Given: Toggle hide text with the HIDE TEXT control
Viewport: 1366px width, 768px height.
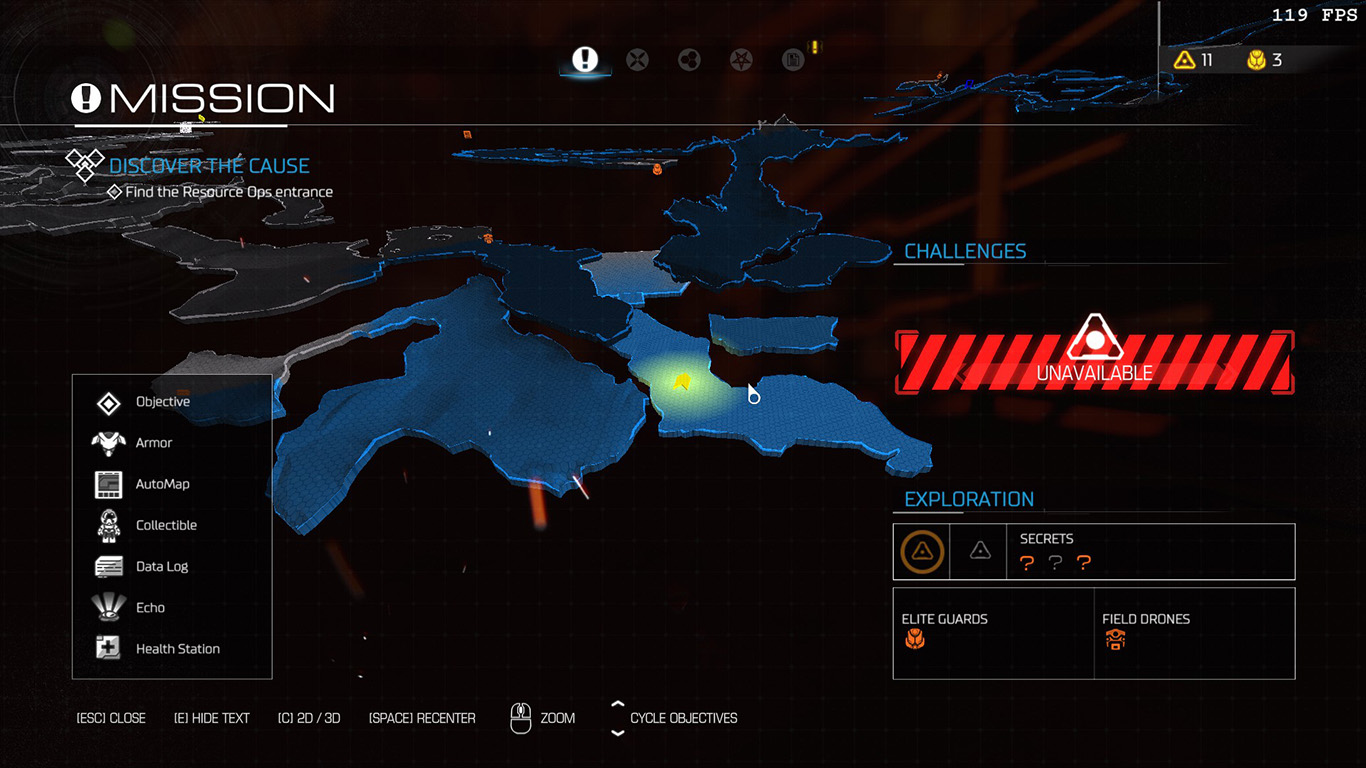Looking at the screenshot, I should point(212,717).
